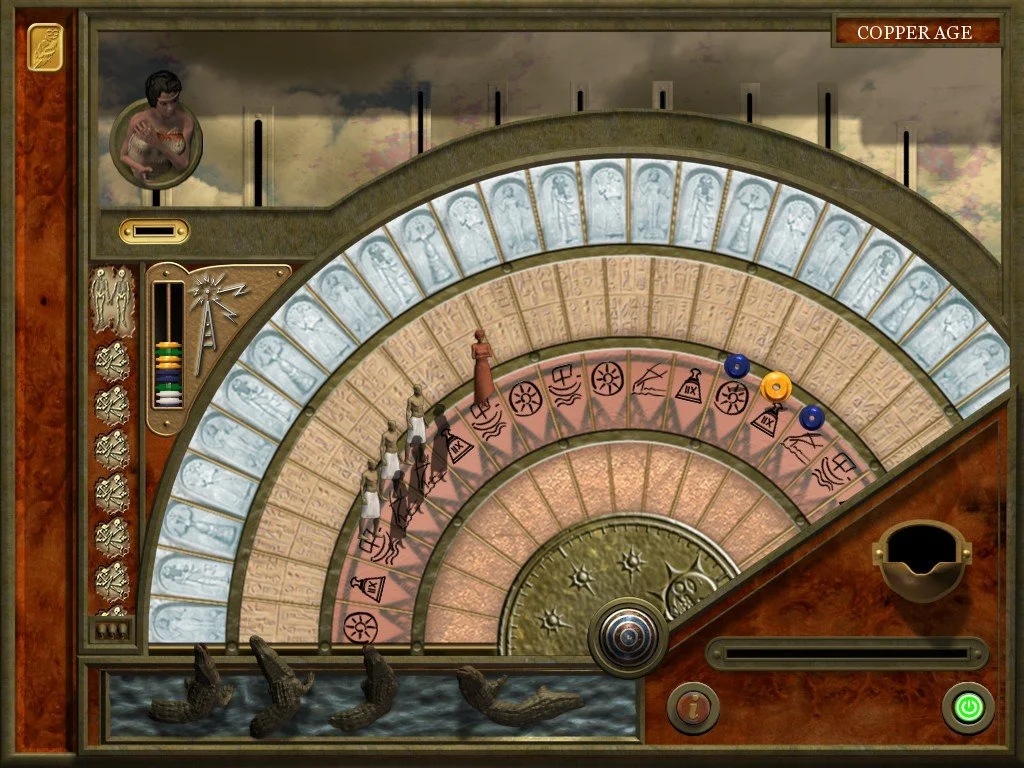
Task: Select the gold tablet icon
Action: pyautogui.click(x=45, y=47)
